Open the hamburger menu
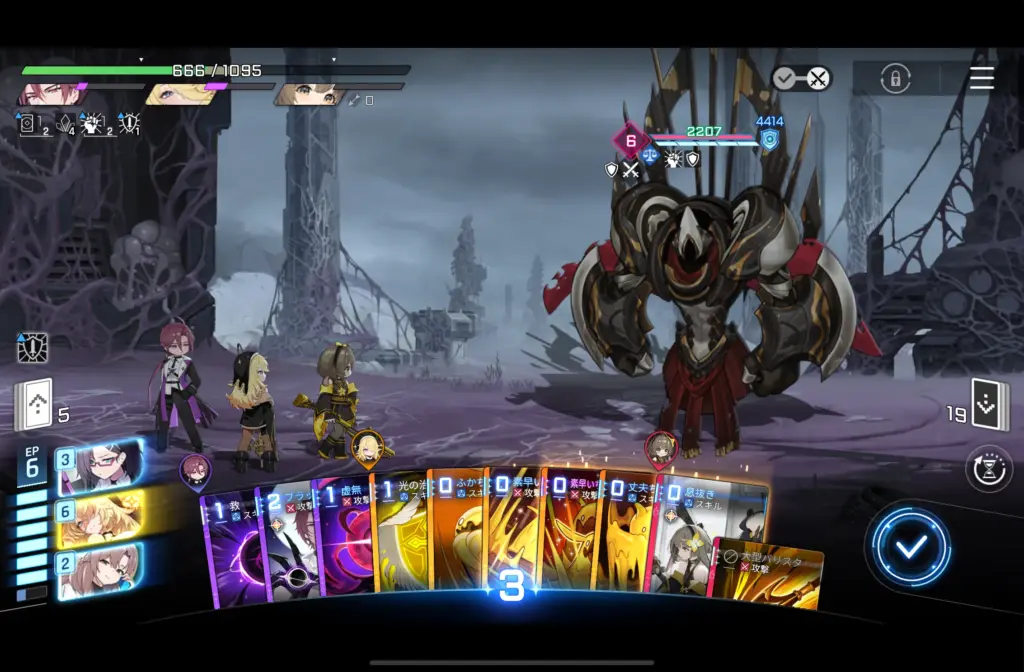The height and width of the screenshot is (672, 1024). [x=982, y=78]
